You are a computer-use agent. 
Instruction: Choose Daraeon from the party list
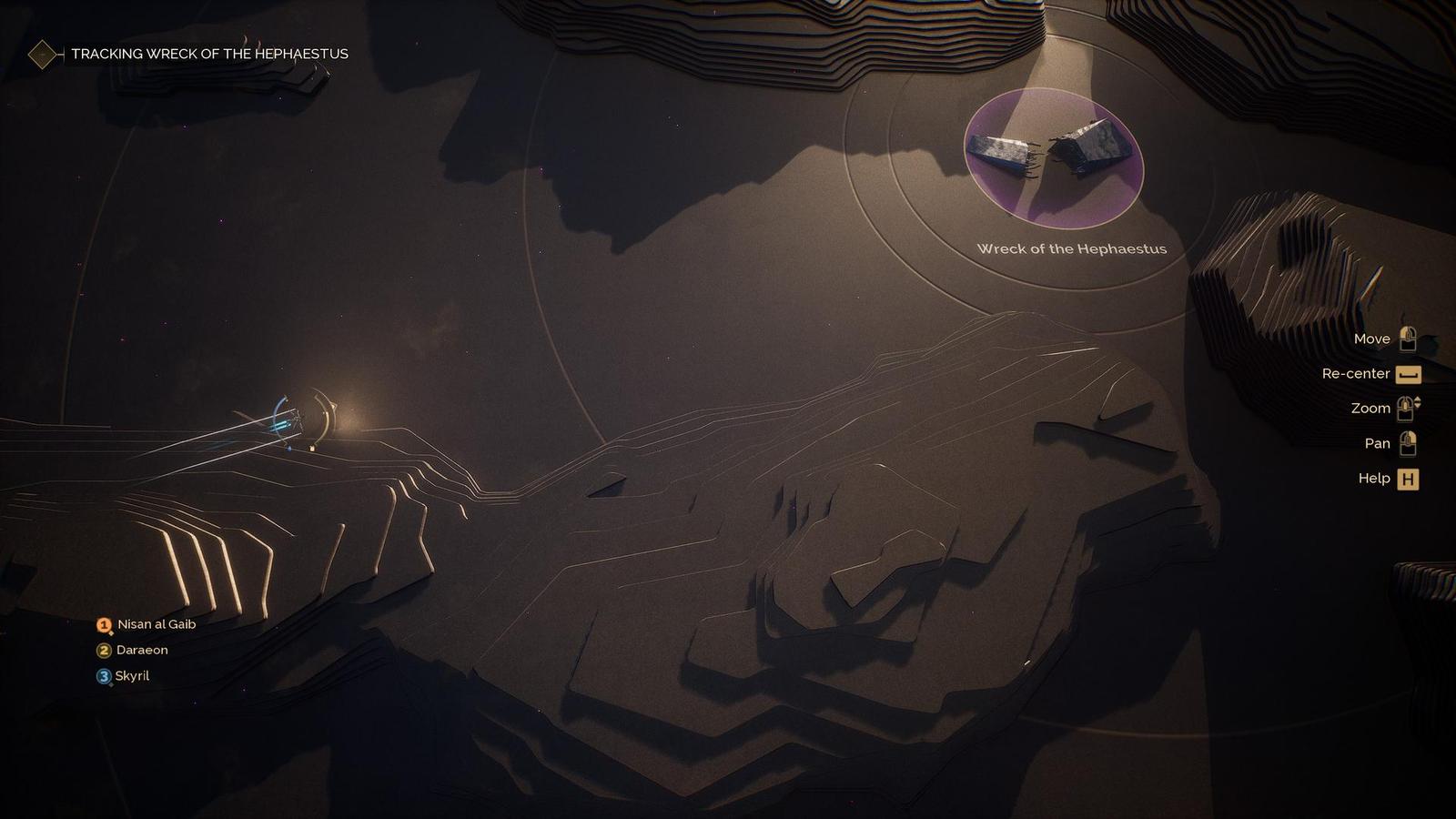[142, 650]
